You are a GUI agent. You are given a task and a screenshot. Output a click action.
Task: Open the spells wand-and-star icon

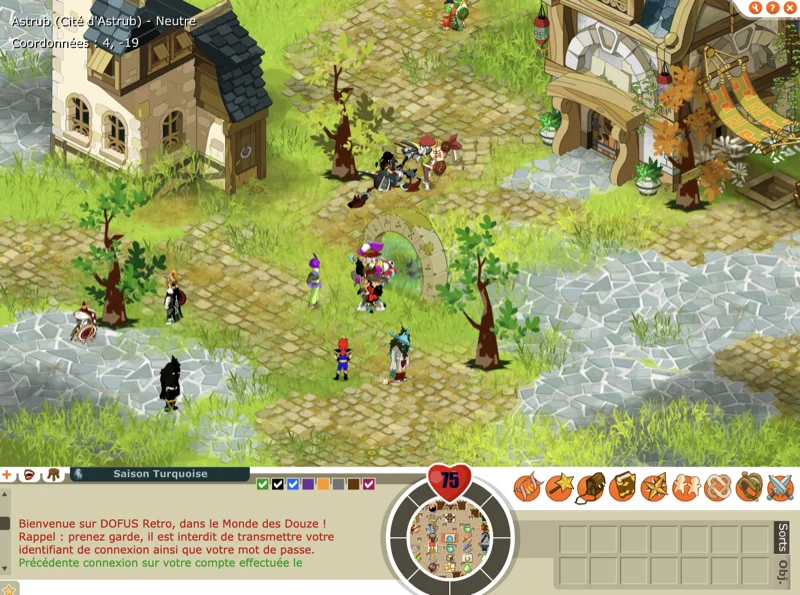click(x=558, y=488)
